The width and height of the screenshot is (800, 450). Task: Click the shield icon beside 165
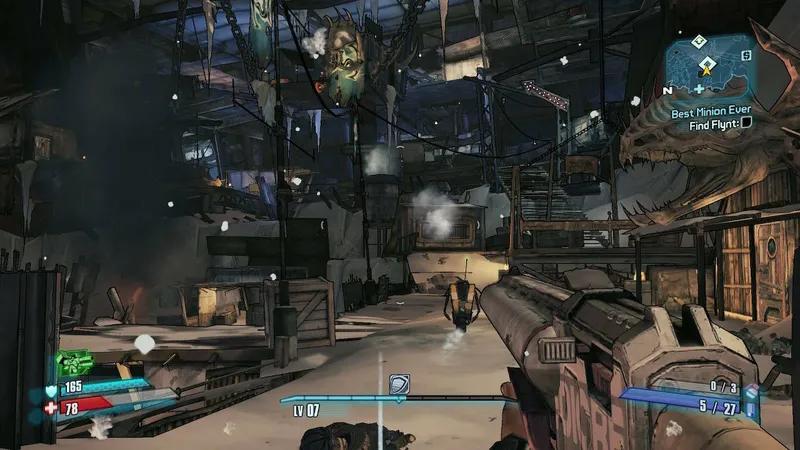click(51, 389)
